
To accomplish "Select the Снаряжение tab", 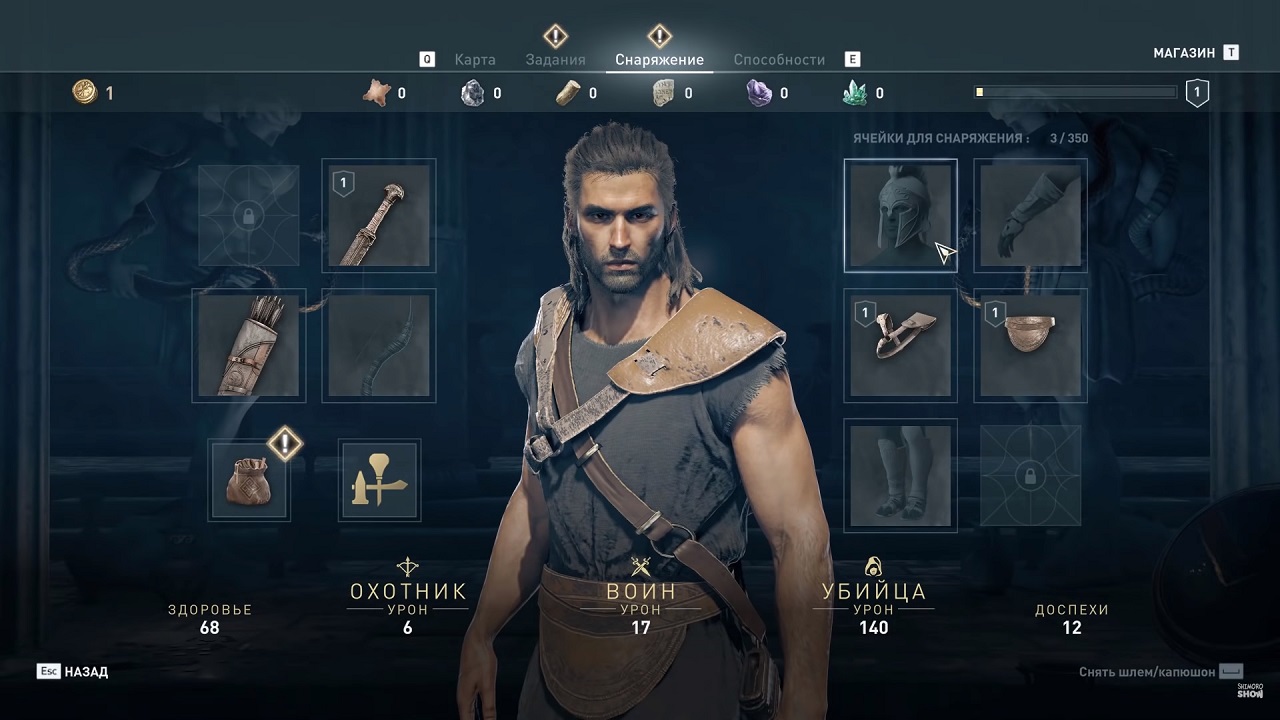I will (x=659, y=59).
